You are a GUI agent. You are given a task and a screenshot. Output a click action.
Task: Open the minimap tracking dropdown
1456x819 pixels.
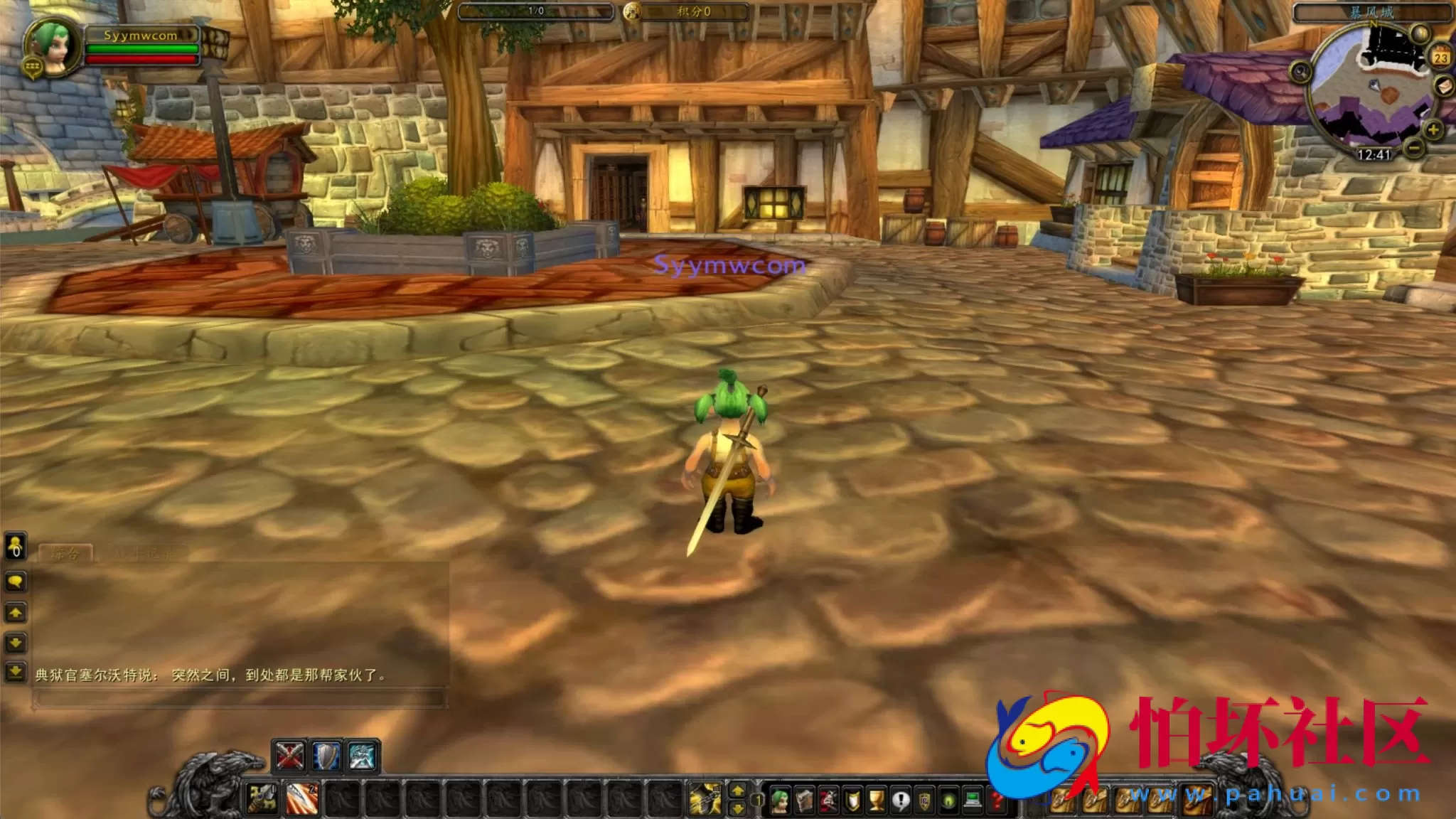click(x=1300, y=72)
